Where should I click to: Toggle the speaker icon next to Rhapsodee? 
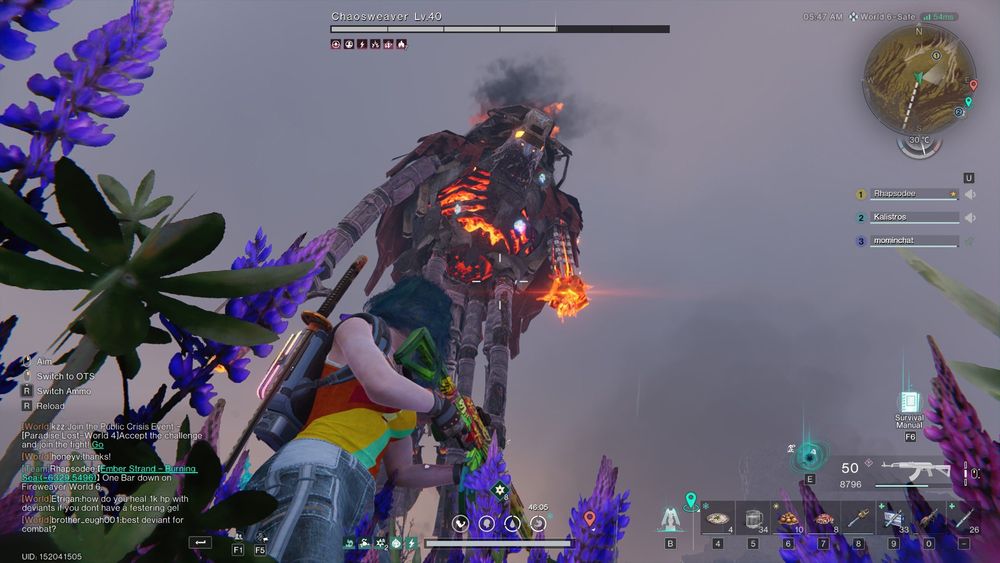click(968, 194)
